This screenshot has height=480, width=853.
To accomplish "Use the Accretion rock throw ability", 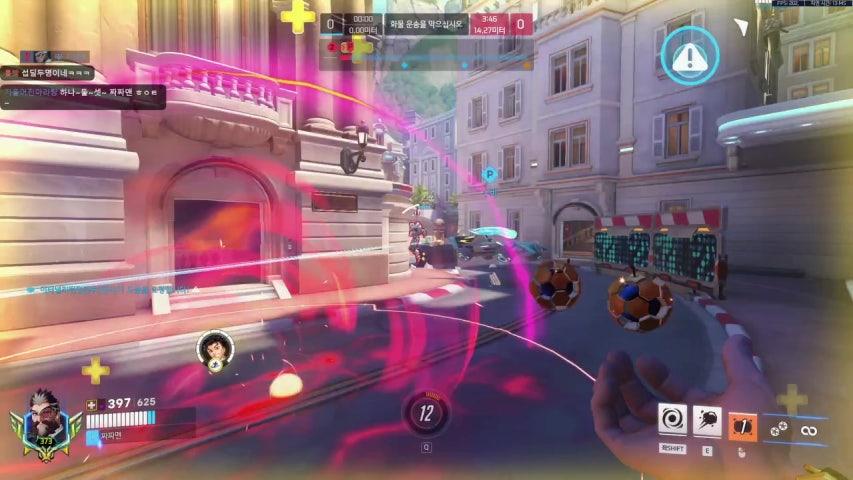I will (707, 420).
